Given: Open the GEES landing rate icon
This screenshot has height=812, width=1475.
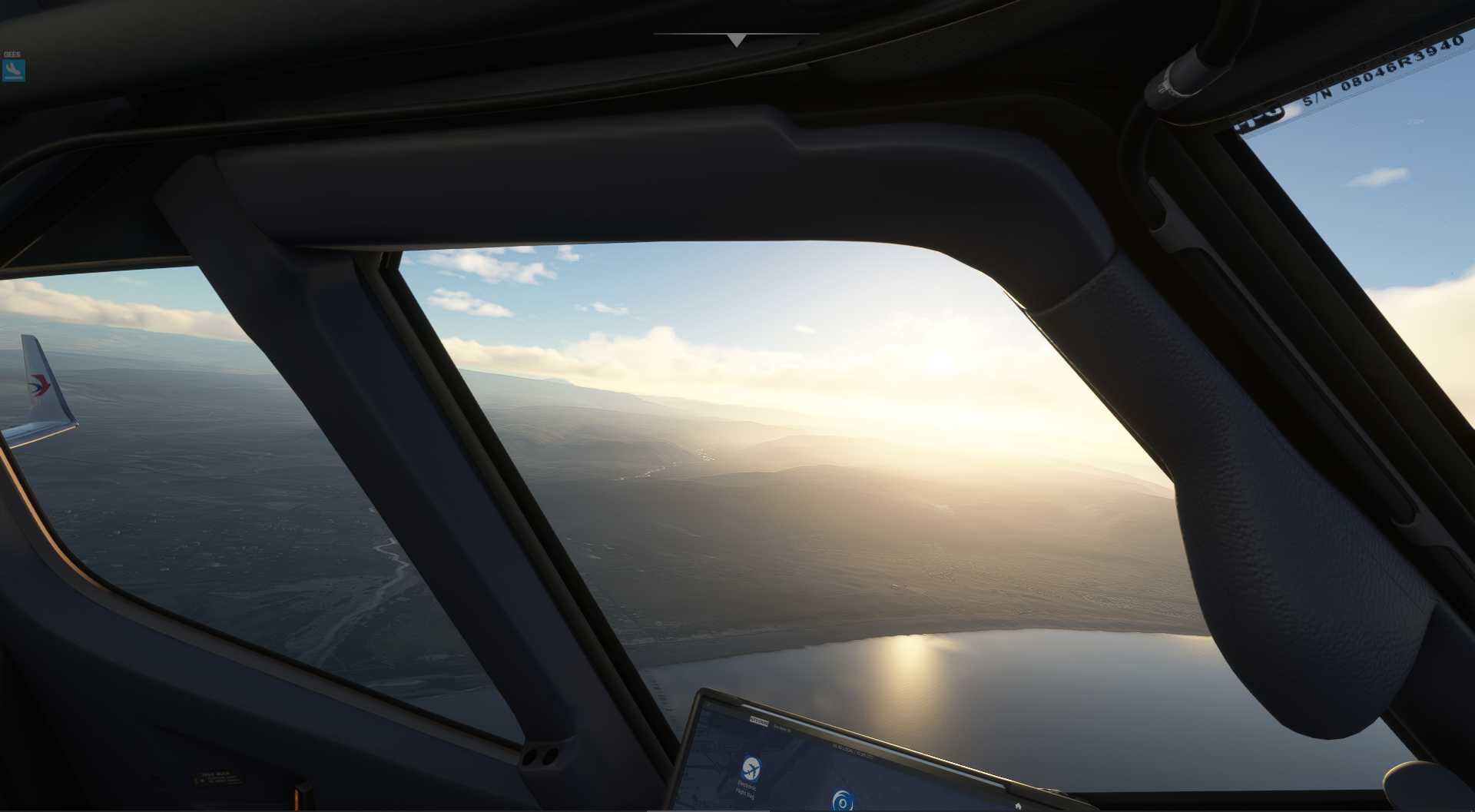Looking at the screenshot, I should tap(13, 70).
